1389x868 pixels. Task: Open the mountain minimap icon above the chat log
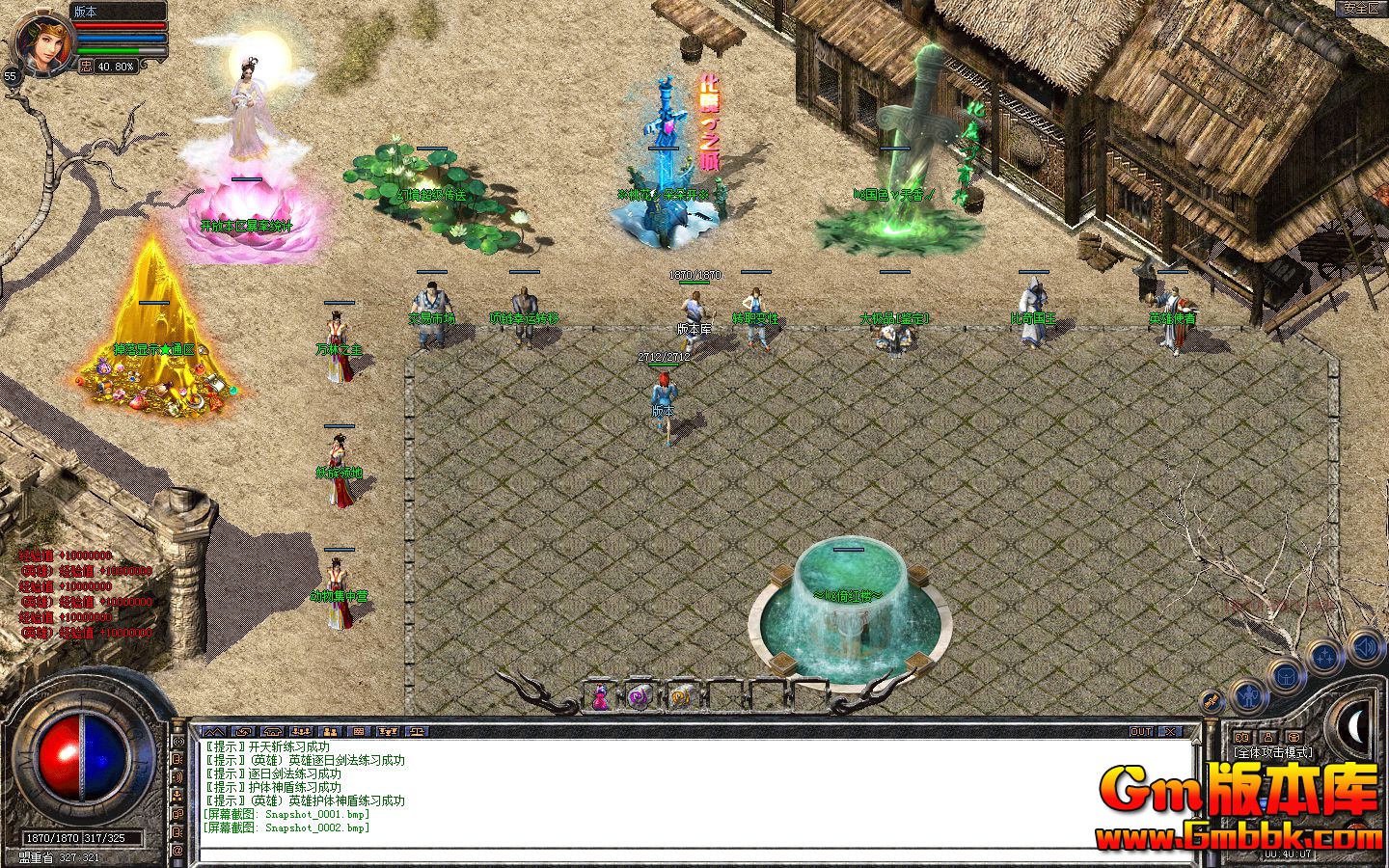pos(214,732)
